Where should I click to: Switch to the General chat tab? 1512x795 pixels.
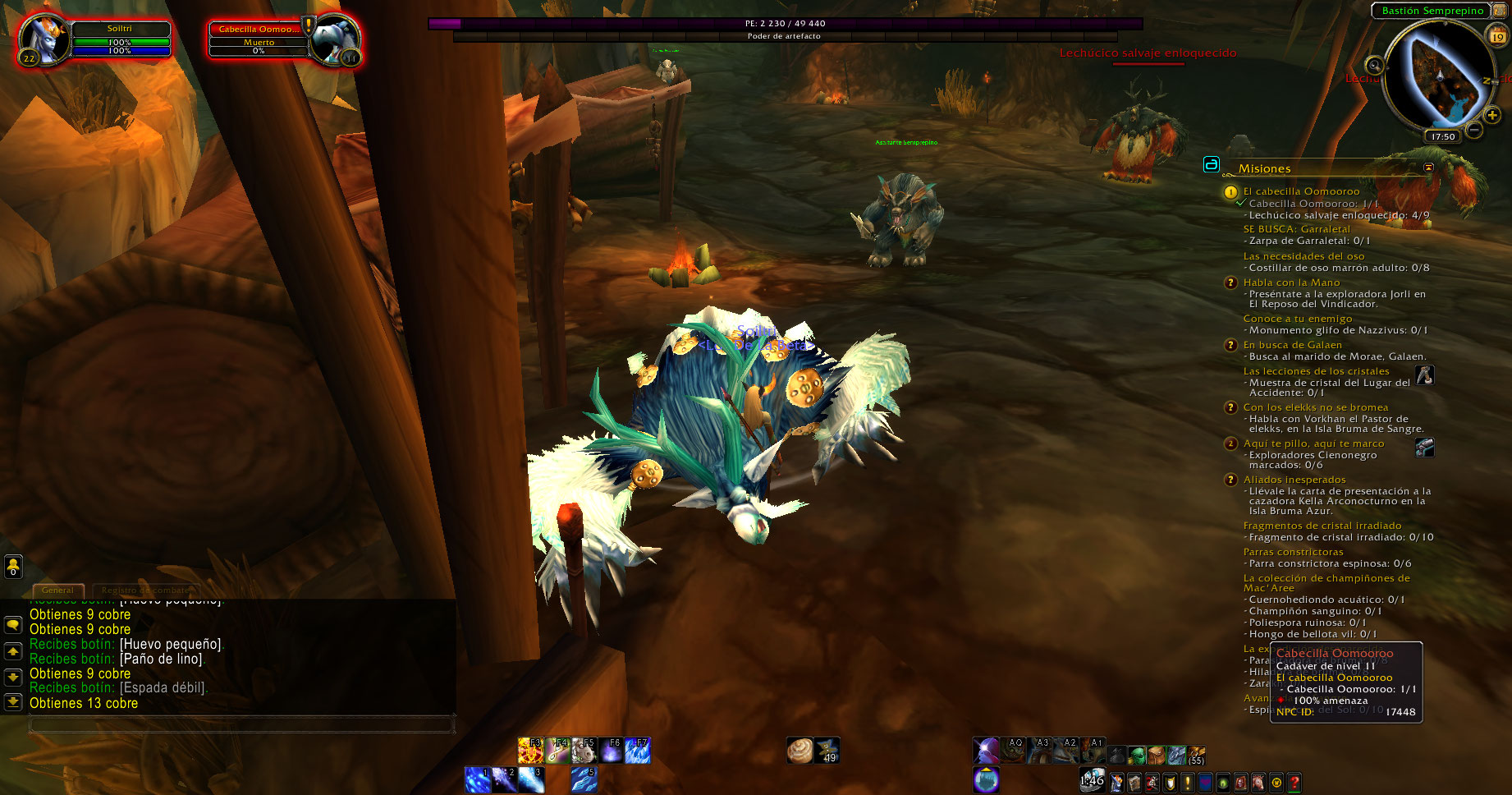coord(57,590)
